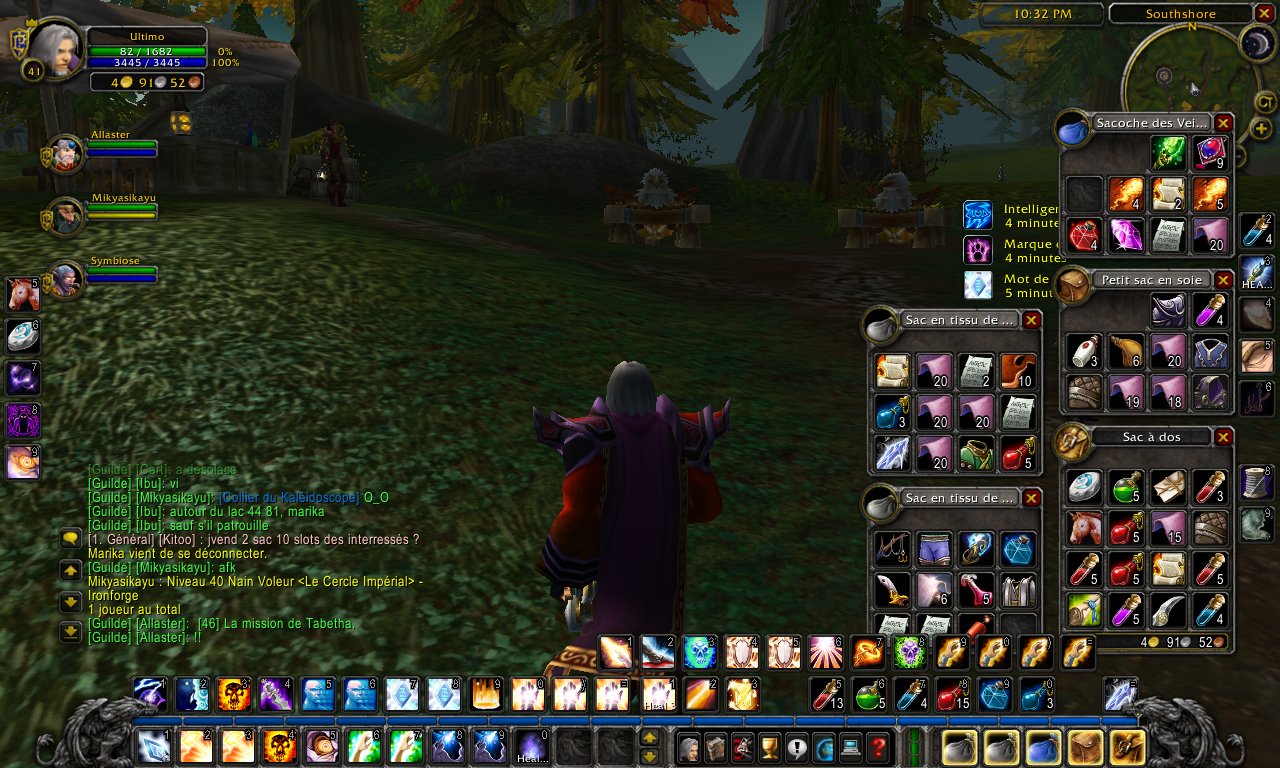The image size is (1280, 768).
Task: Click the red question mark help button
Action: pos(878,747)
